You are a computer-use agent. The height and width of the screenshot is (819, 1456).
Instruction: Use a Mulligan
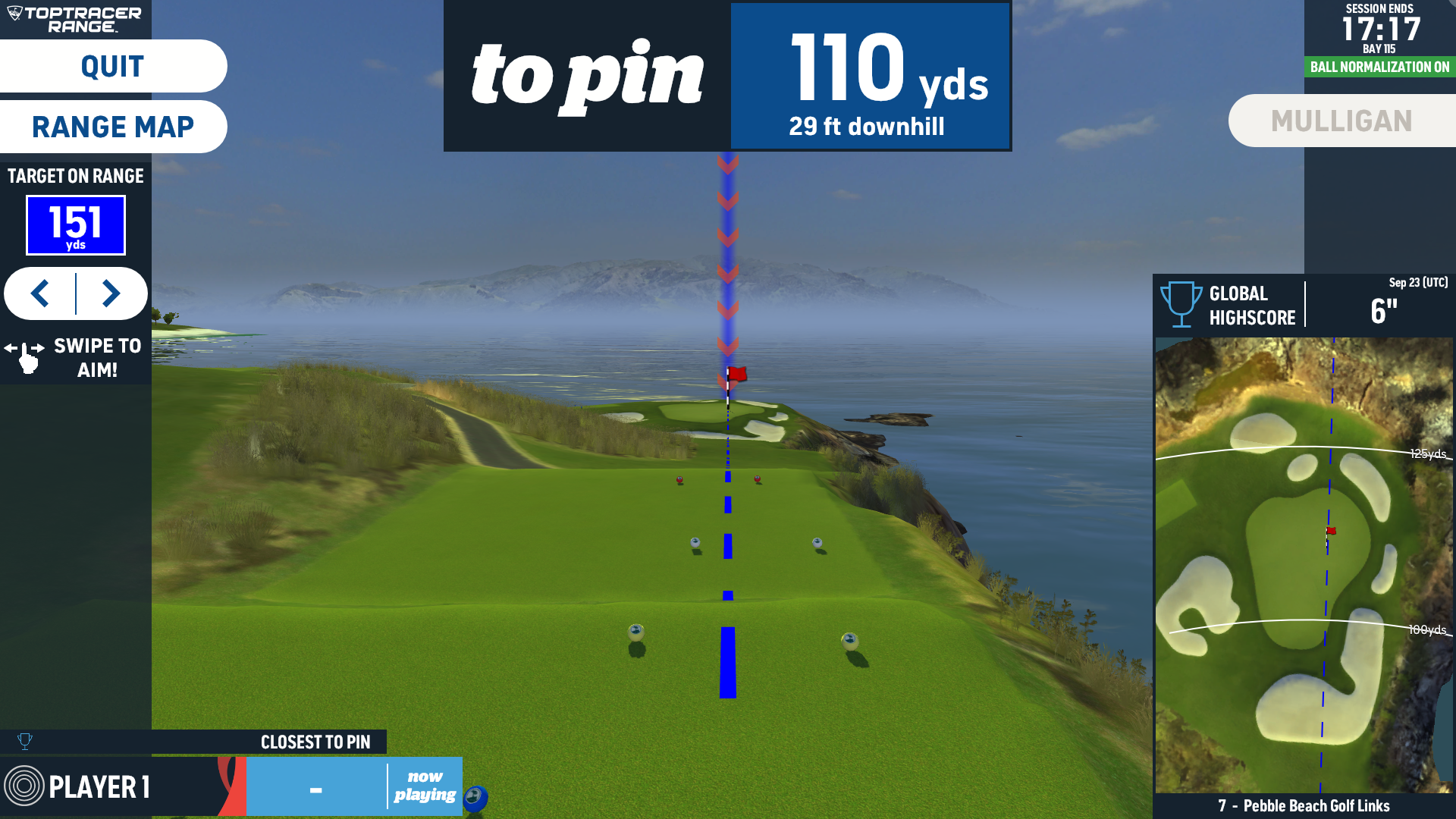pos(1341,121)
